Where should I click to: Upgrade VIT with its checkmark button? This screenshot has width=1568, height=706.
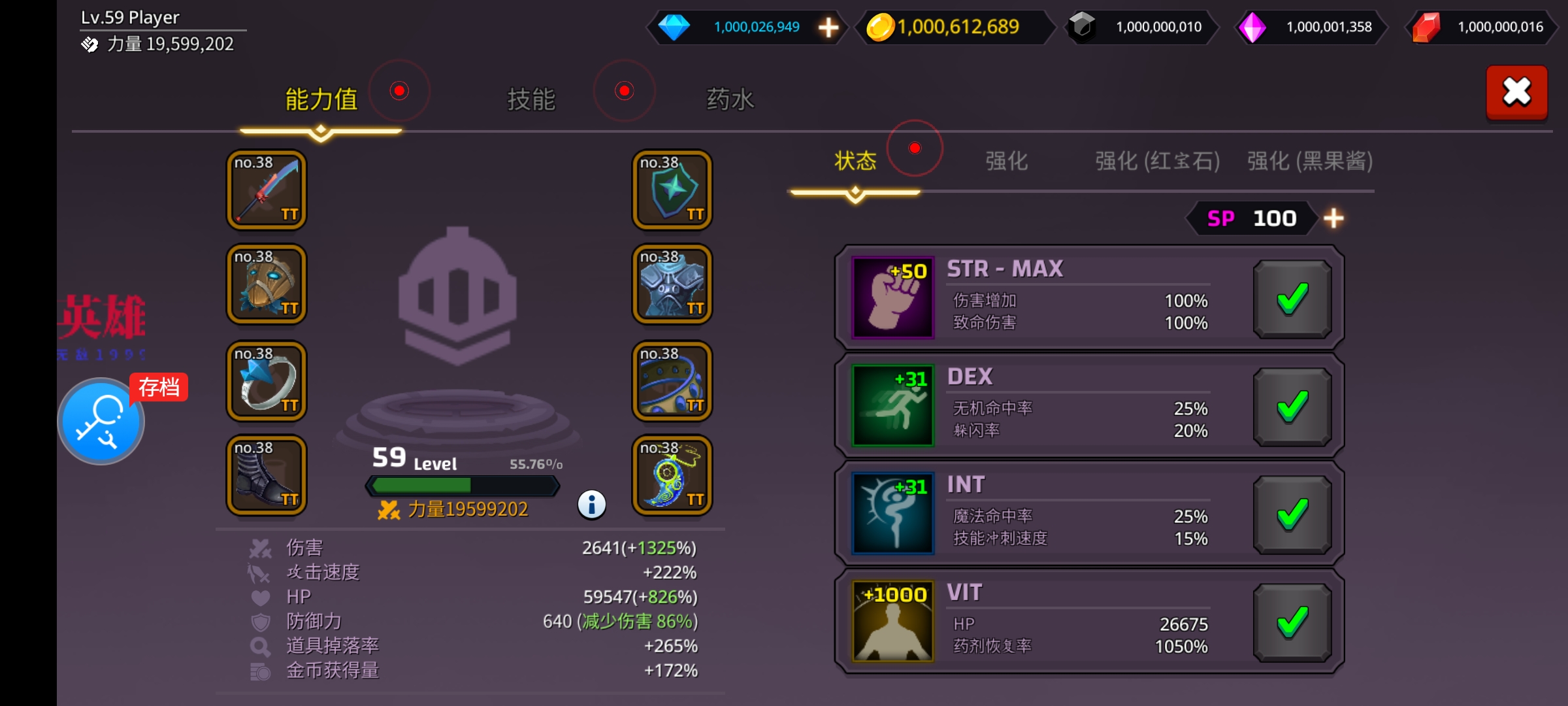(x=1292, y=623)
